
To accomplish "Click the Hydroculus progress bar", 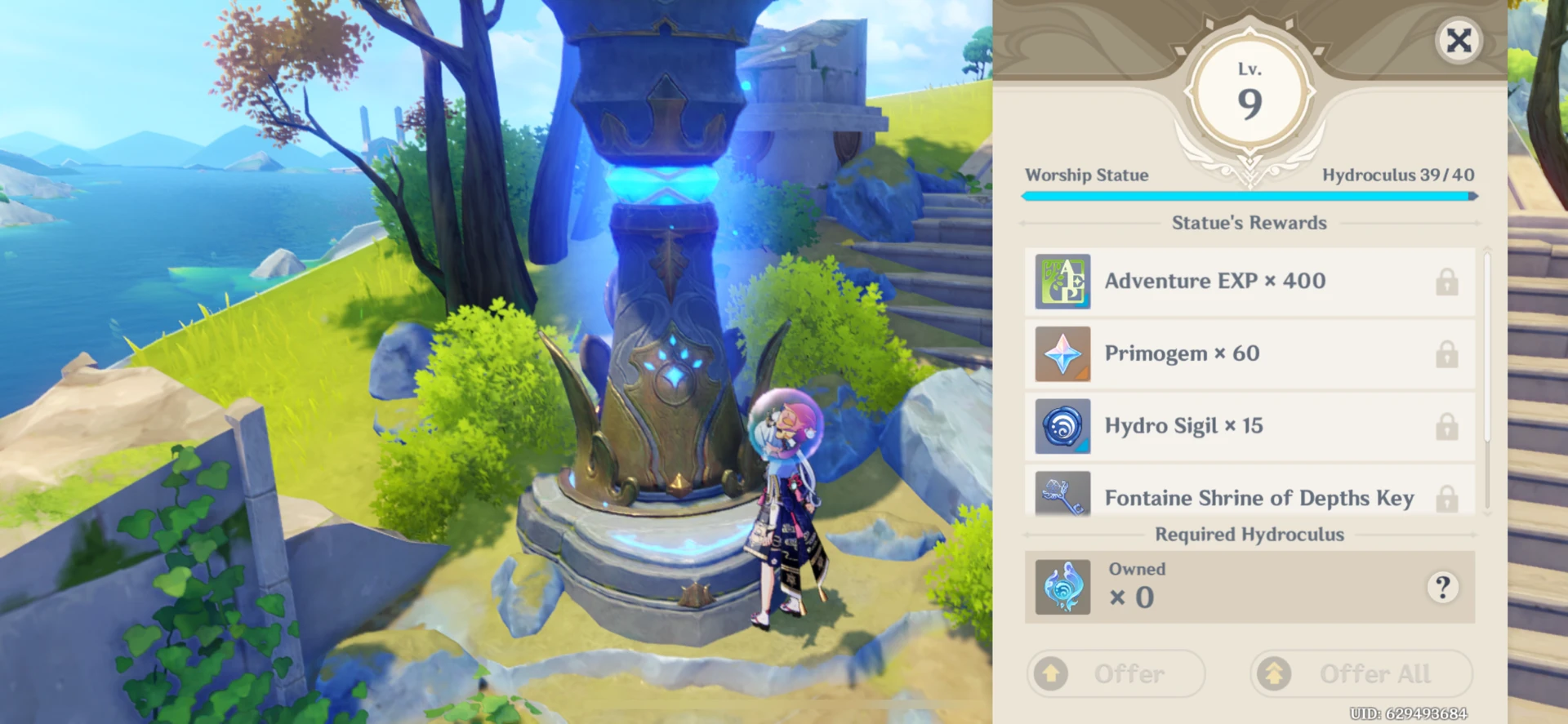I will [1249, 196].
